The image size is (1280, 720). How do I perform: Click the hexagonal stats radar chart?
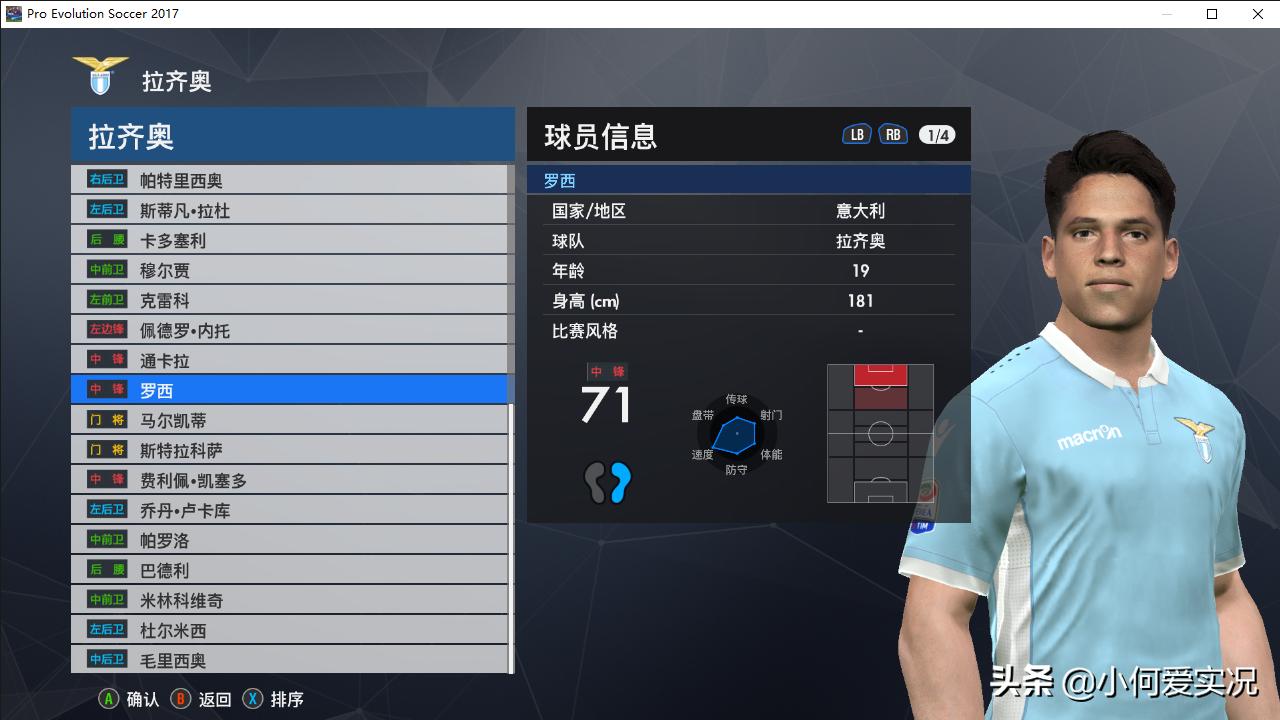point(737,435)
